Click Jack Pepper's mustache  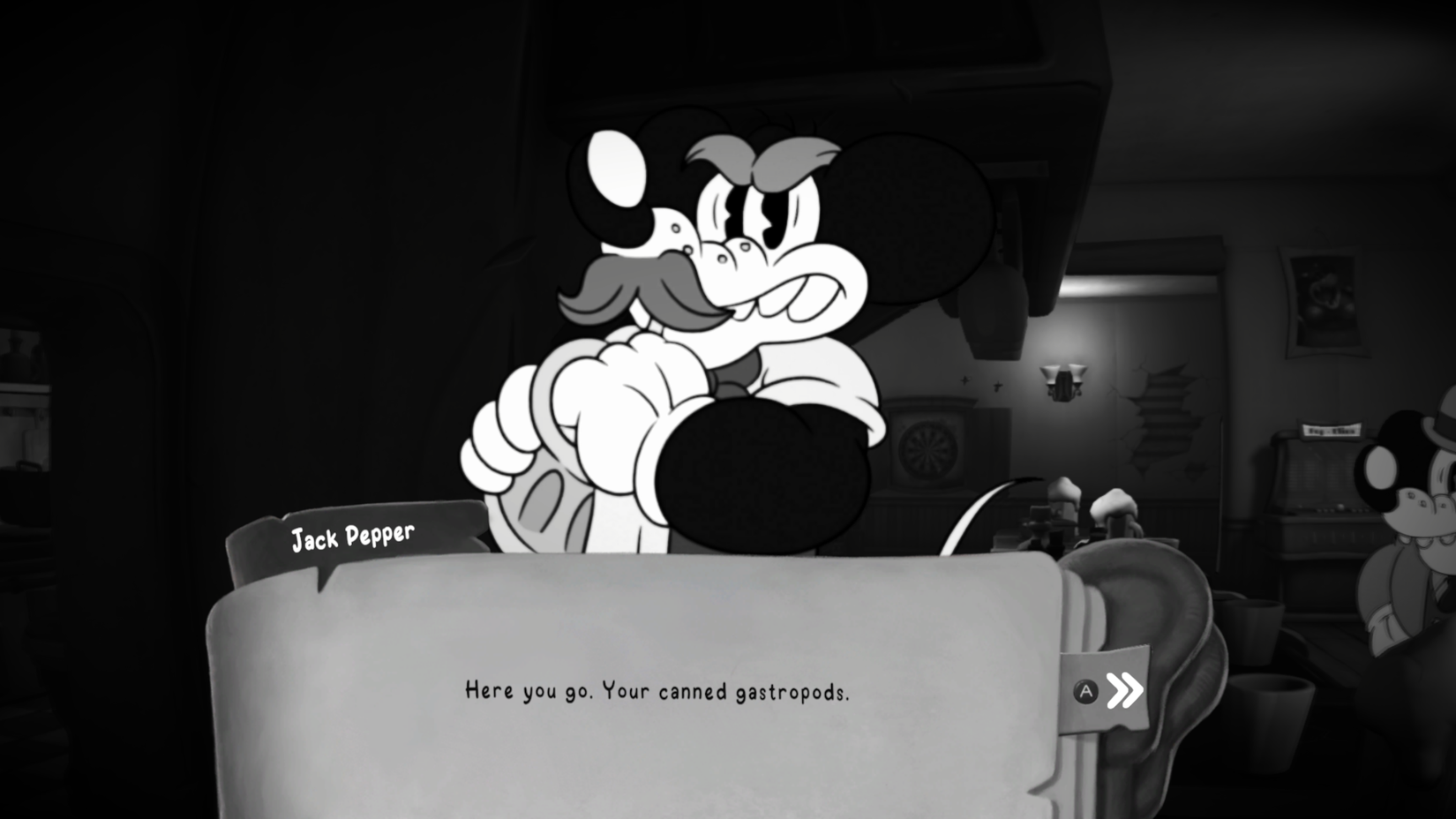[x=635, y=287]
